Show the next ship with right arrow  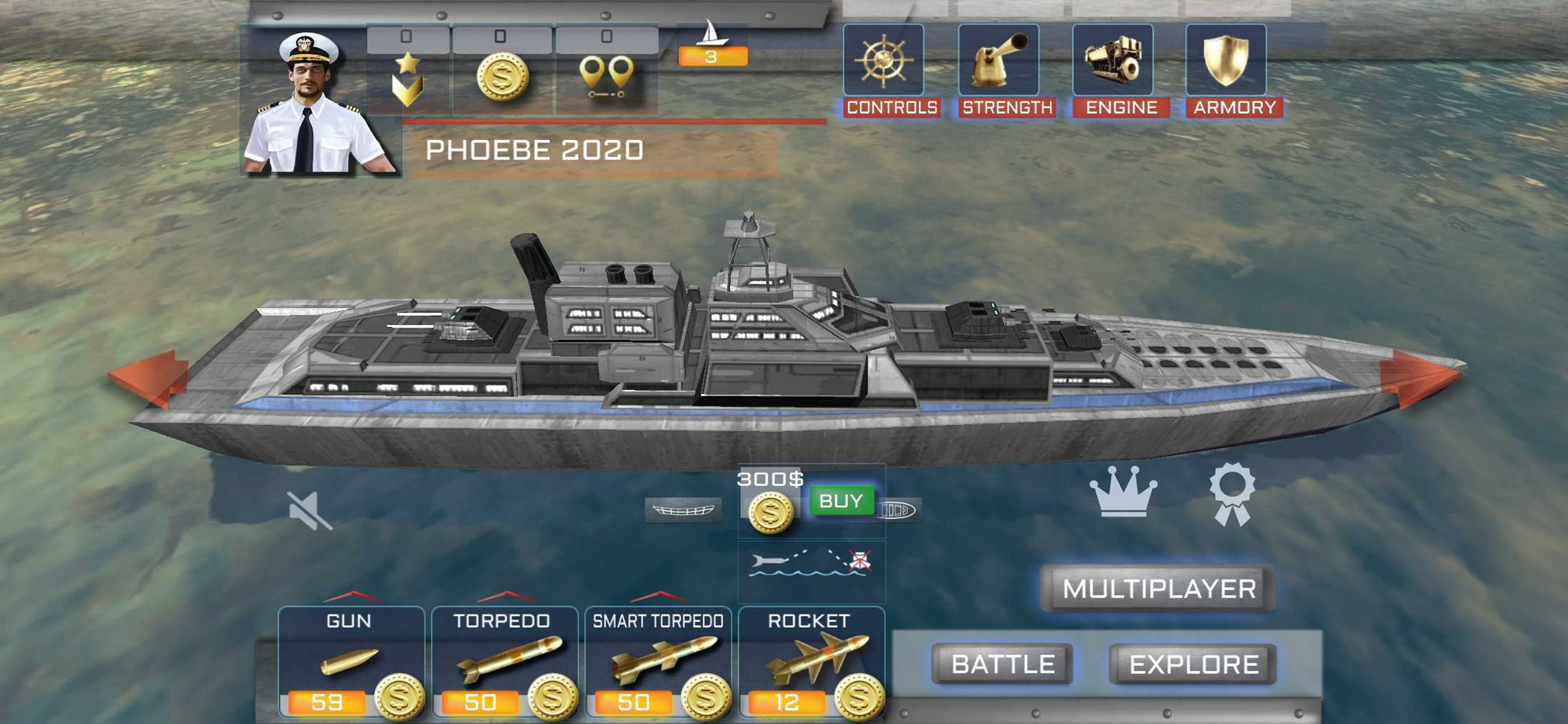[x=1419, y=377]
